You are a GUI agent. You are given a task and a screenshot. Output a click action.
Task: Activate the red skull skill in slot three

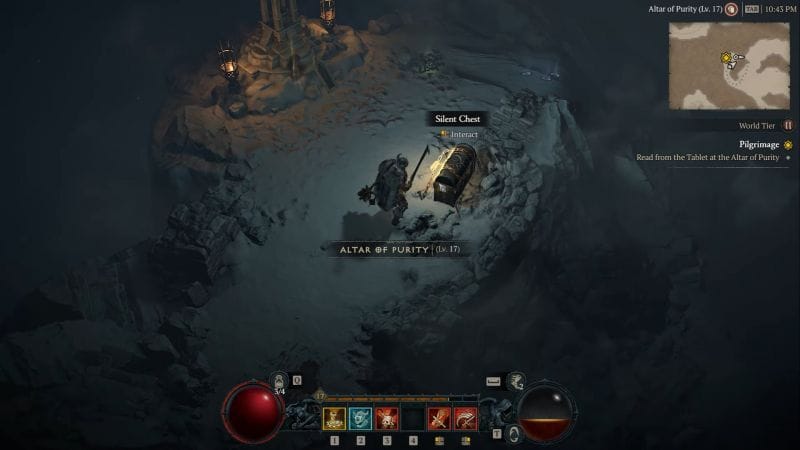tap(386, 418)
